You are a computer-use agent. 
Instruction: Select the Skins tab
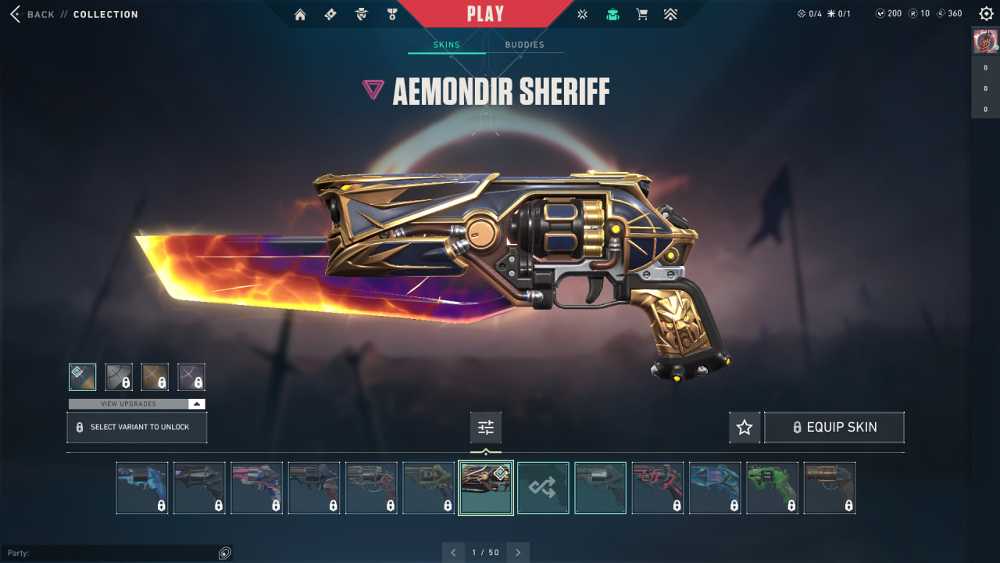[x=446, y=45]
